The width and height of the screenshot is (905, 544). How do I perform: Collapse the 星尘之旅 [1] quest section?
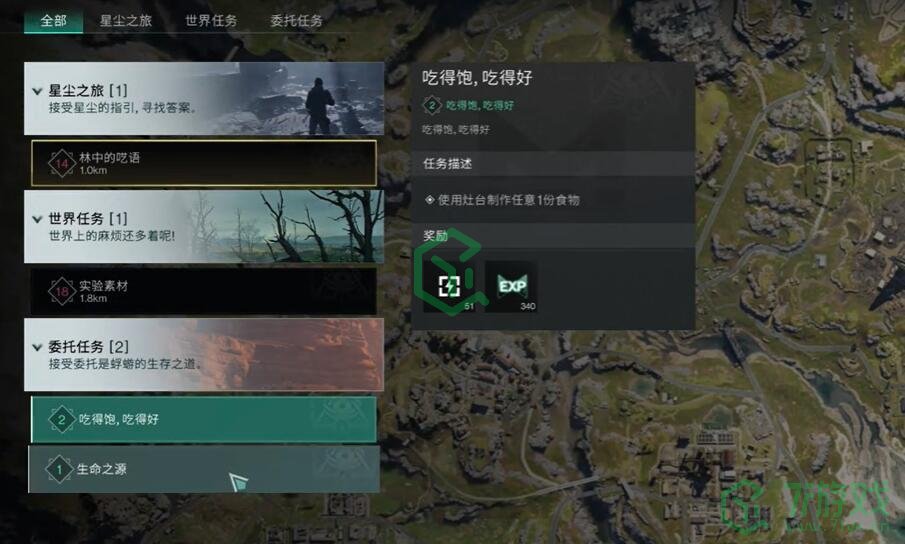click(x=38, y=92)
